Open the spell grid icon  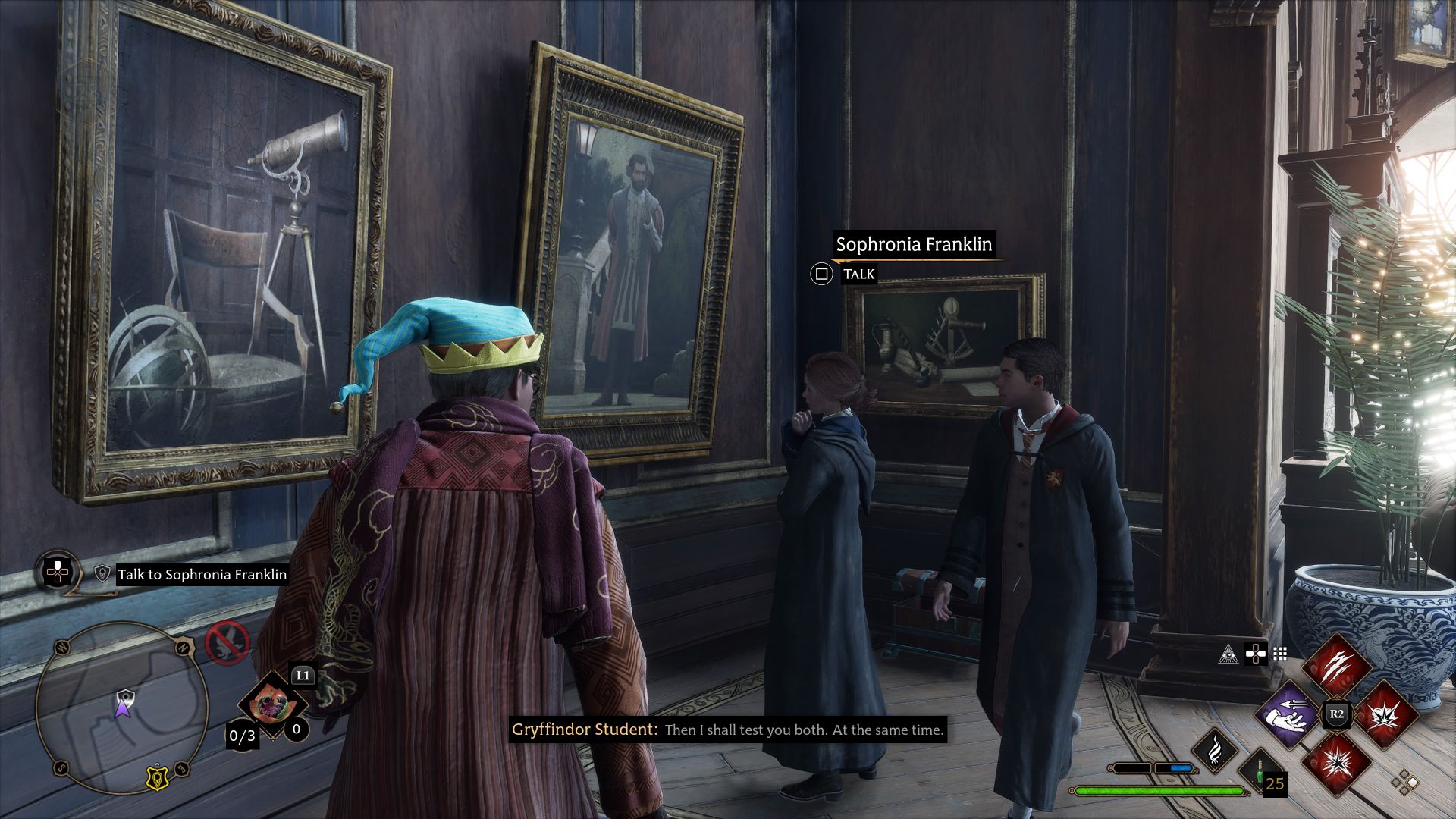1280,654
